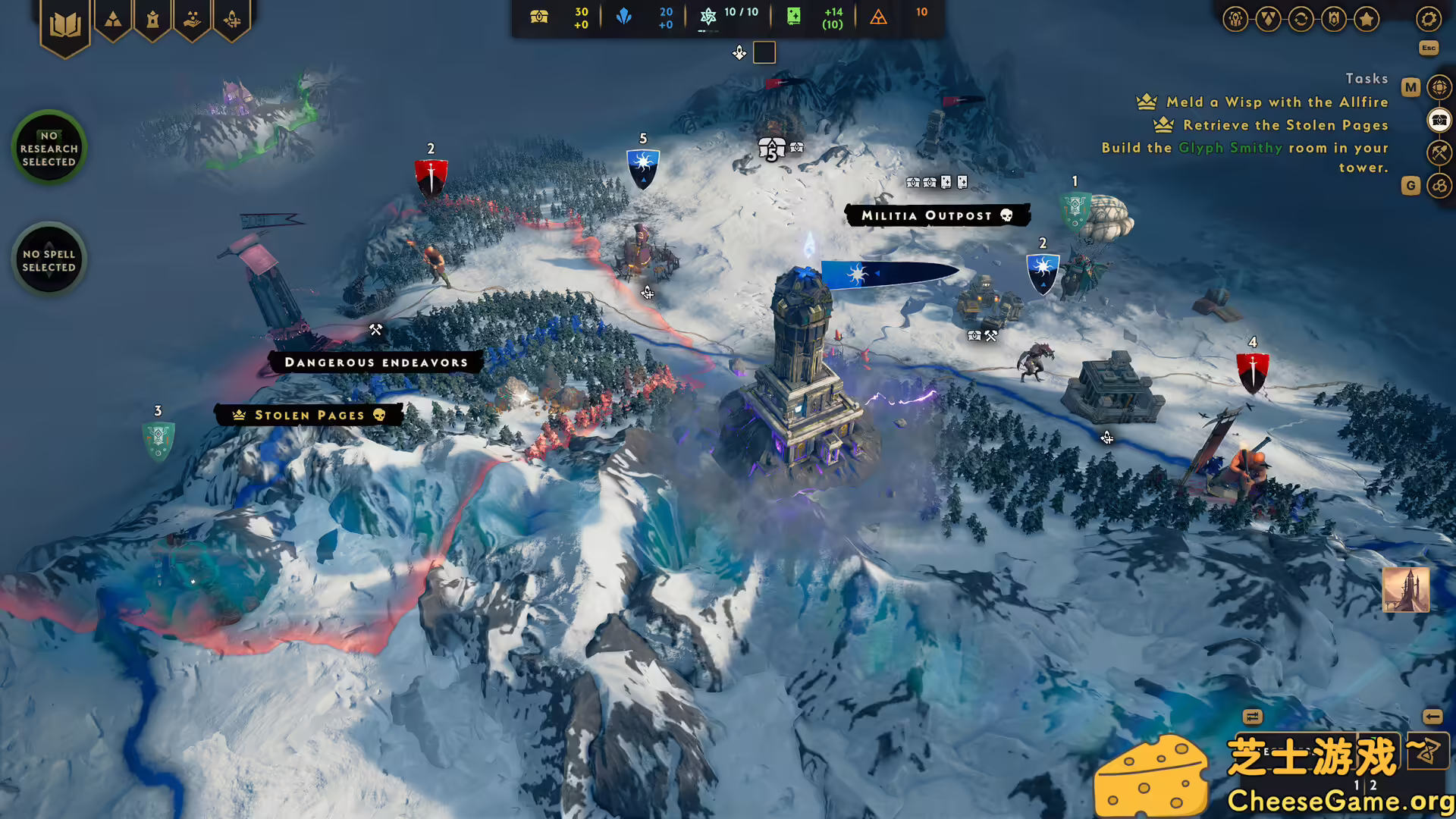Click the No Research Selected circle
Image resolution: width=1456 pixels, height=819 pixels.
(49, 148)
